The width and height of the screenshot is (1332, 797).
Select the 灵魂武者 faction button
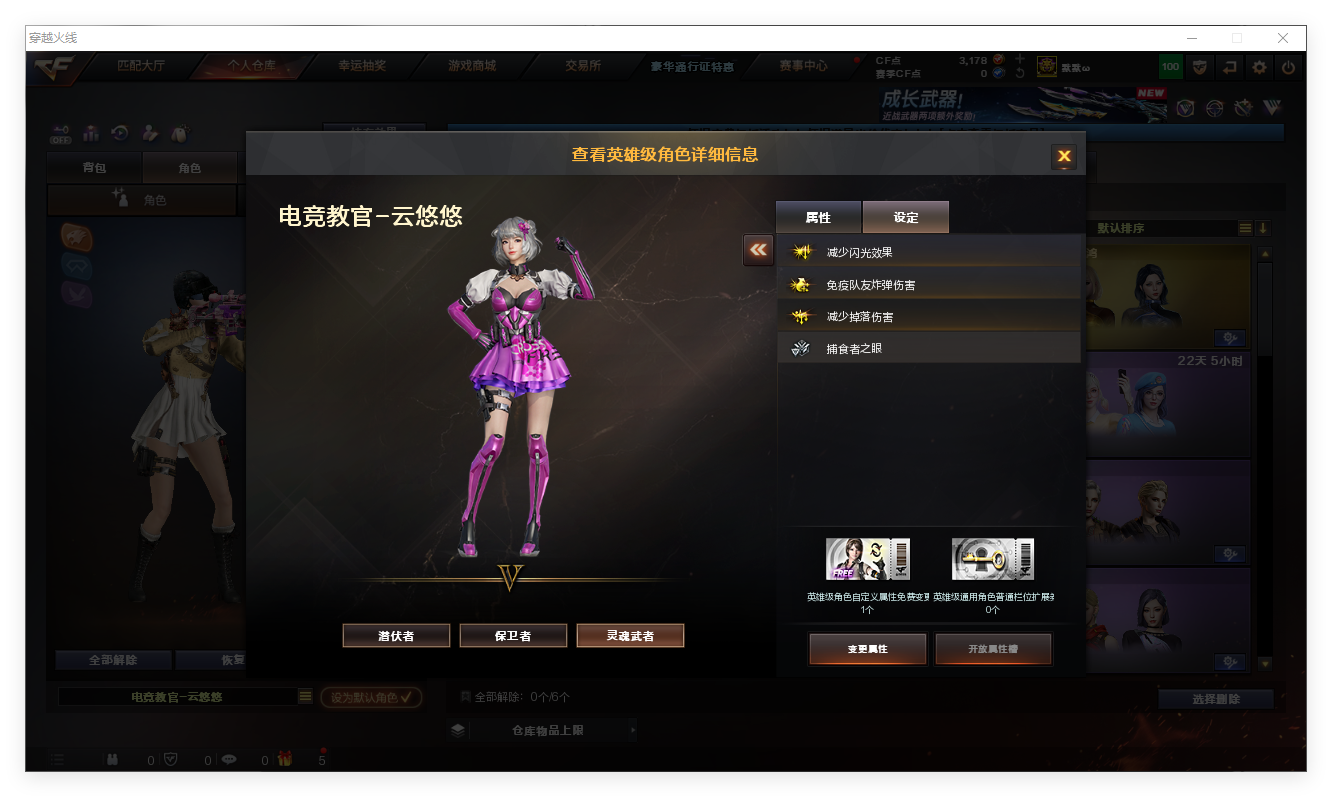[x=630, y=635]
